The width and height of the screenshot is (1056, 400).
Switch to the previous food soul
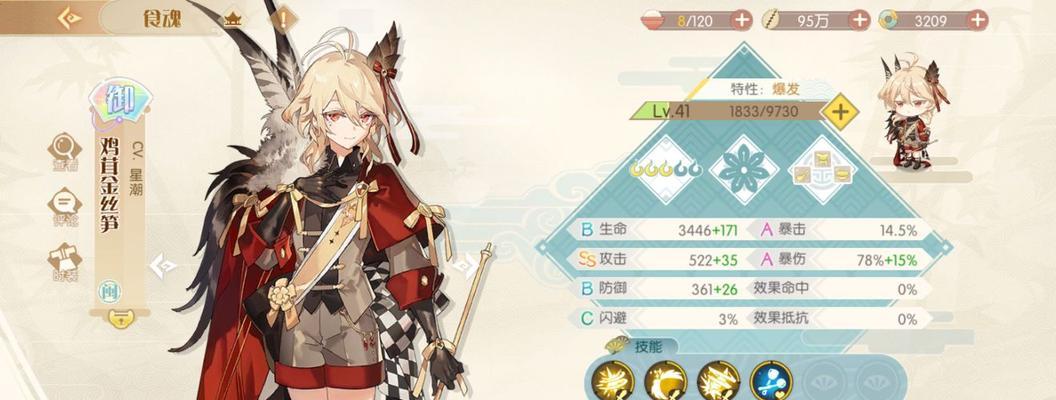pos(162,265)
